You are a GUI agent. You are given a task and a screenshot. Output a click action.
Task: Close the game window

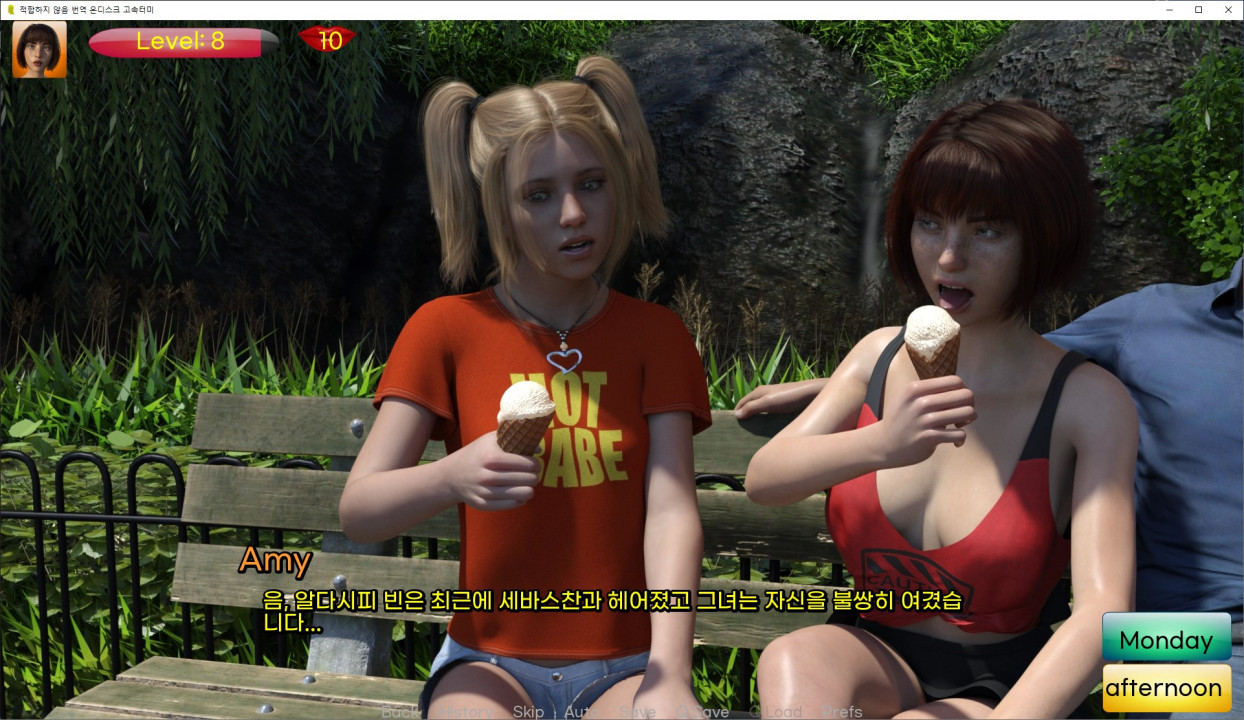tap(1227, 9)
